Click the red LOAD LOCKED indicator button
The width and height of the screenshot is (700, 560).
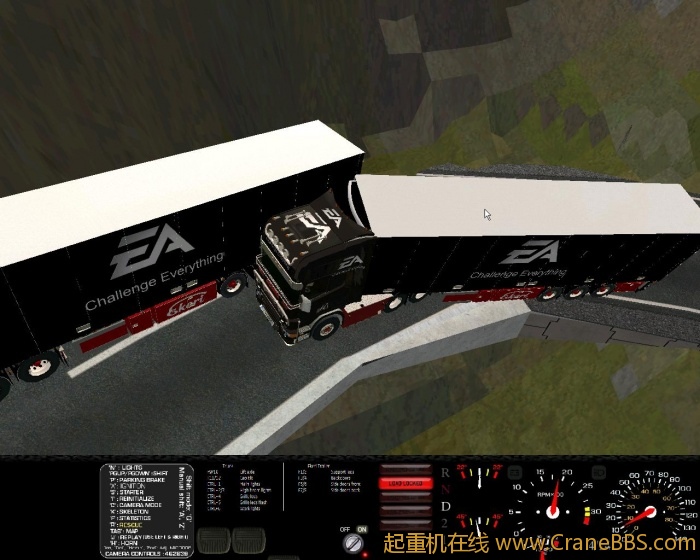pos(405,483)
